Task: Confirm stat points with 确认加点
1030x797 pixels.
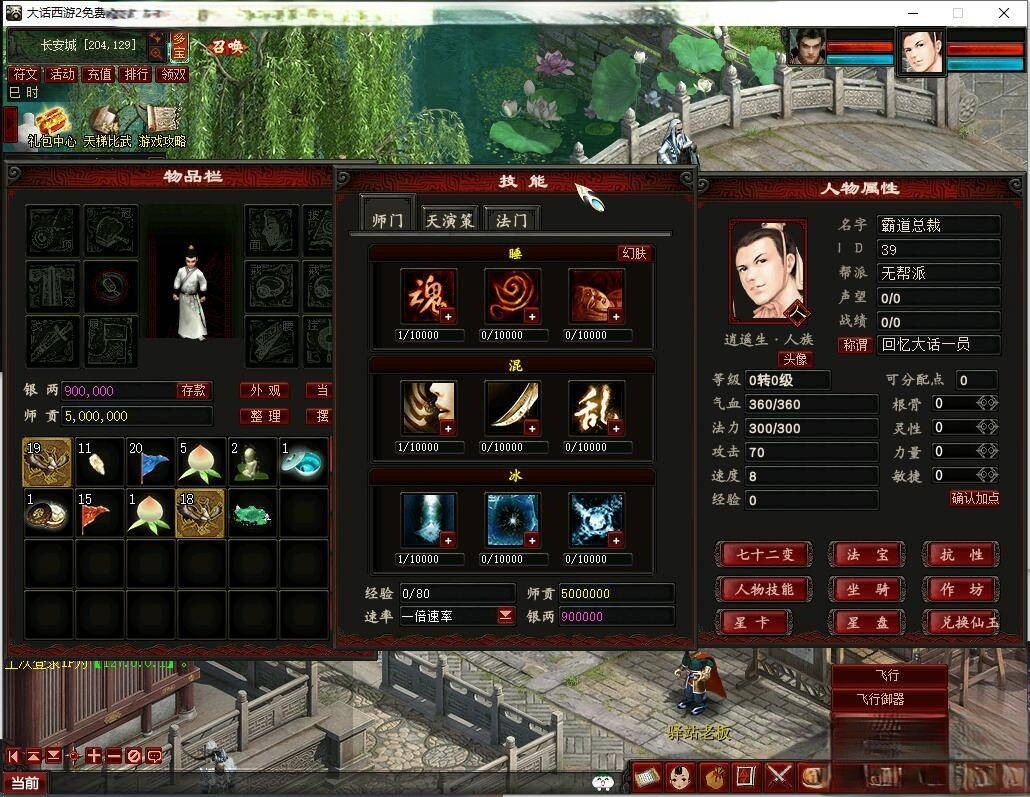Action: coord(974,498)
